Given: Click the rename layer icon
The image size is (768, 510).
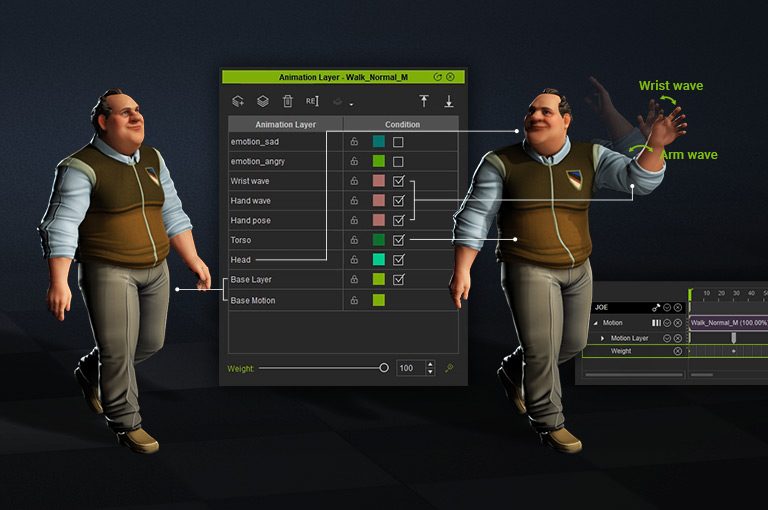Looking at the screenshot, I should coord(312,101).
